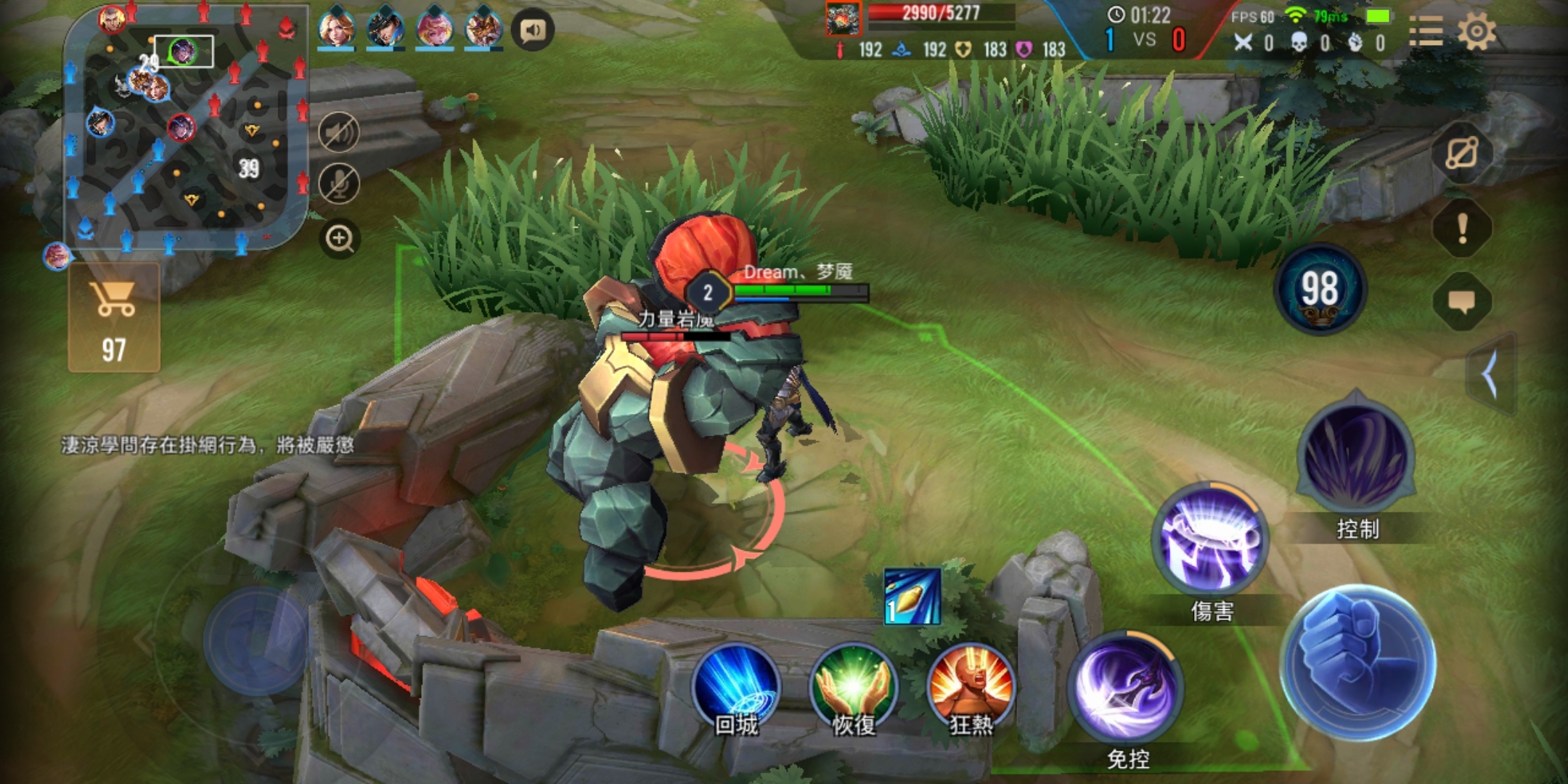Activate the 恢復 heal ability

pyautogui.click(x=854, y=686)
